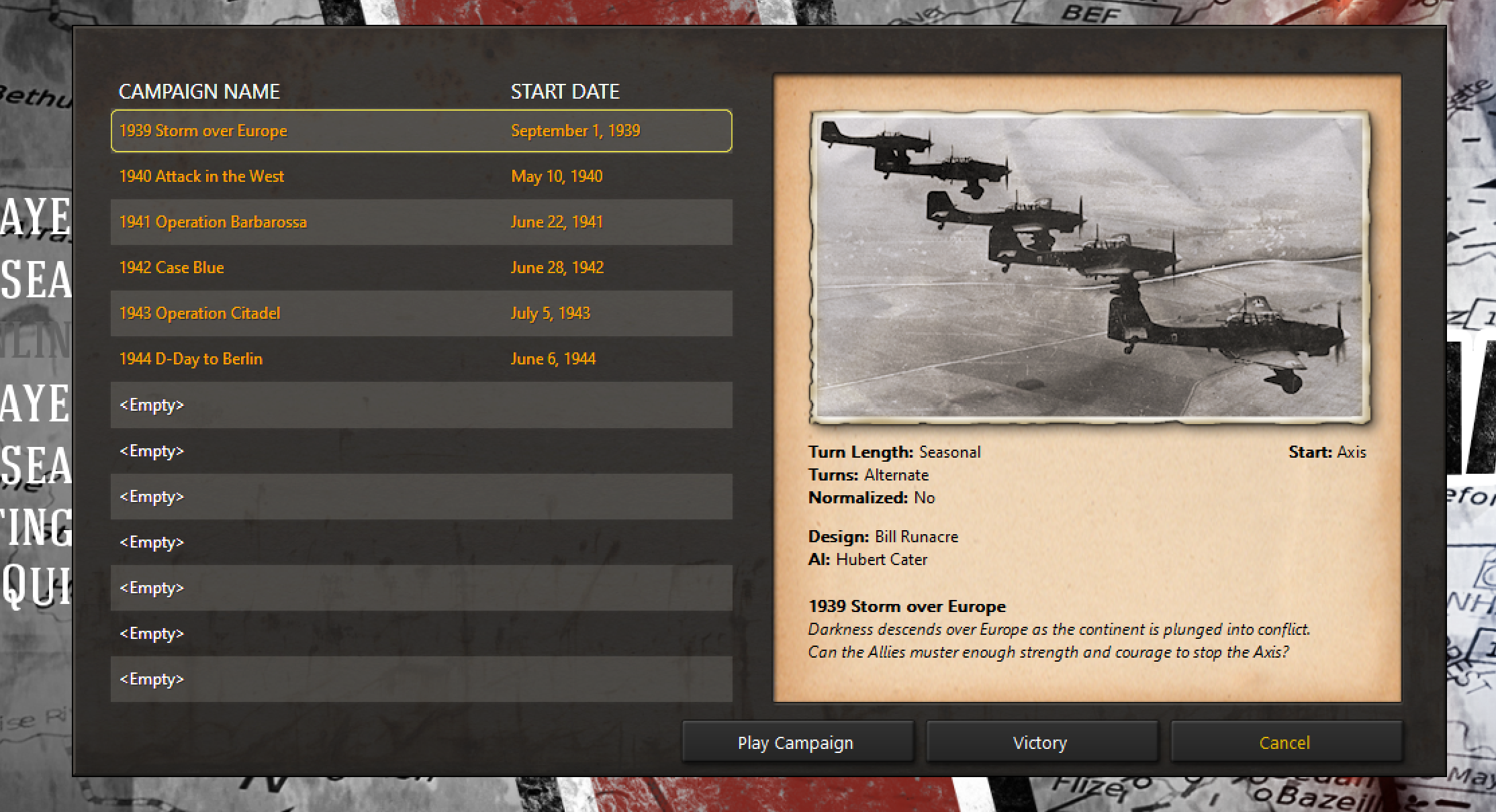Open the 1943 Operation Citadel campaign entry
This screenshot has width=1496, height=812.
199,313
